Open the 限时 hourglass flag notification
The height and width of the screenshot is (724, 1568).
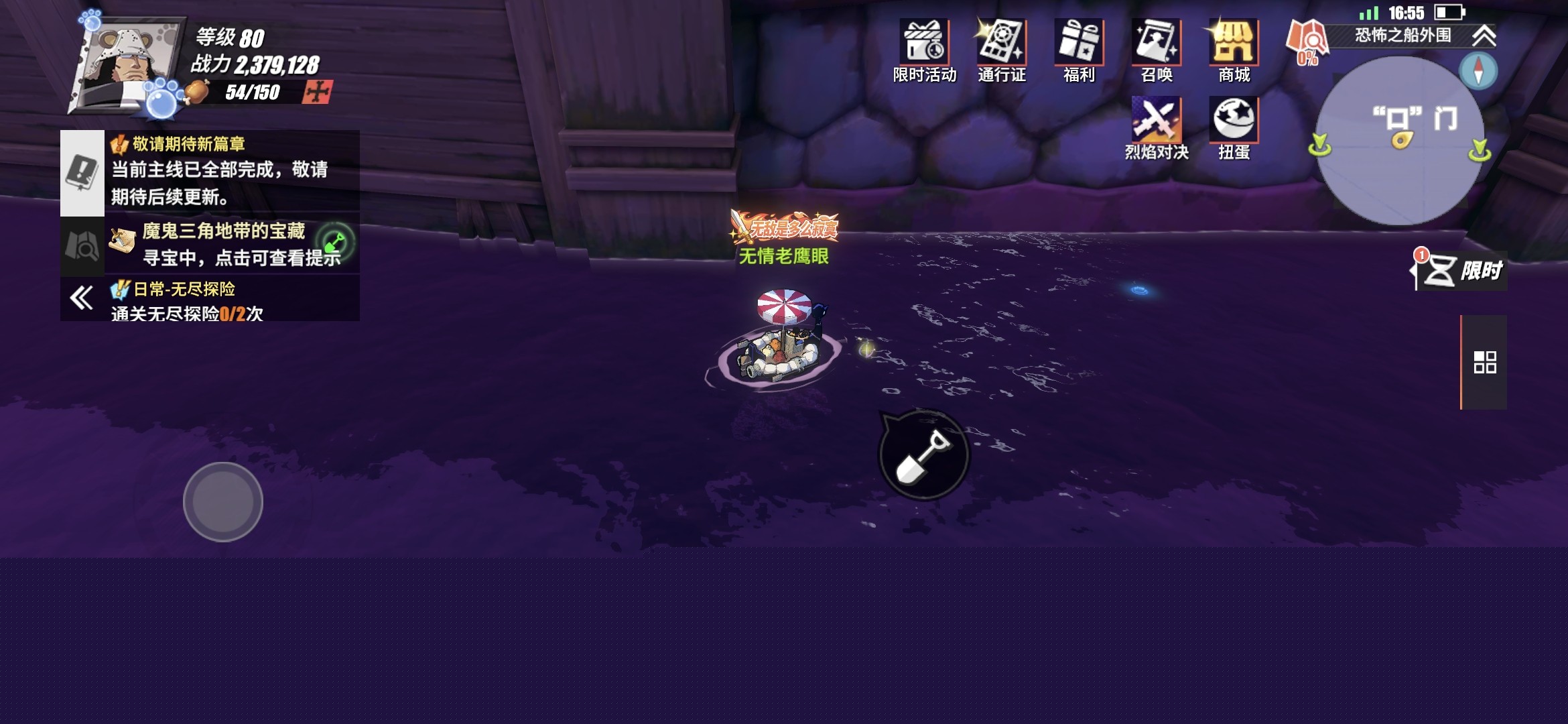[x=1461, y=271]
